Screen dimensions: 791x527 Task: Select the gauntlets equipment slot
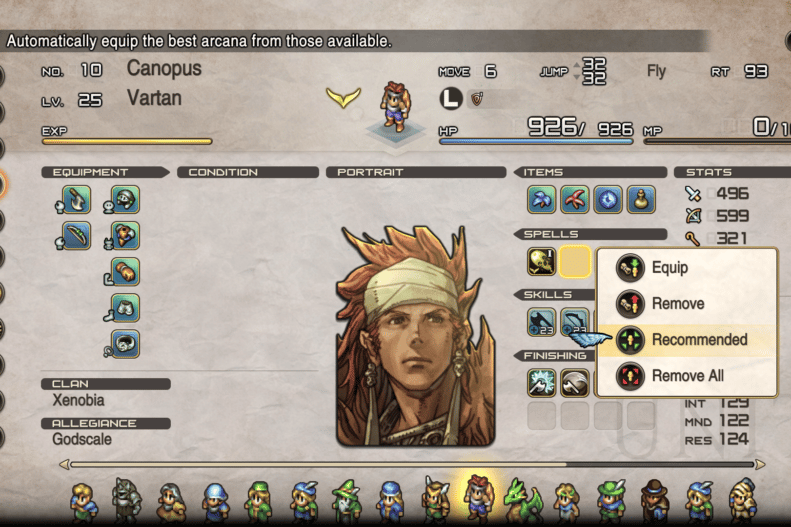[125, 272]
